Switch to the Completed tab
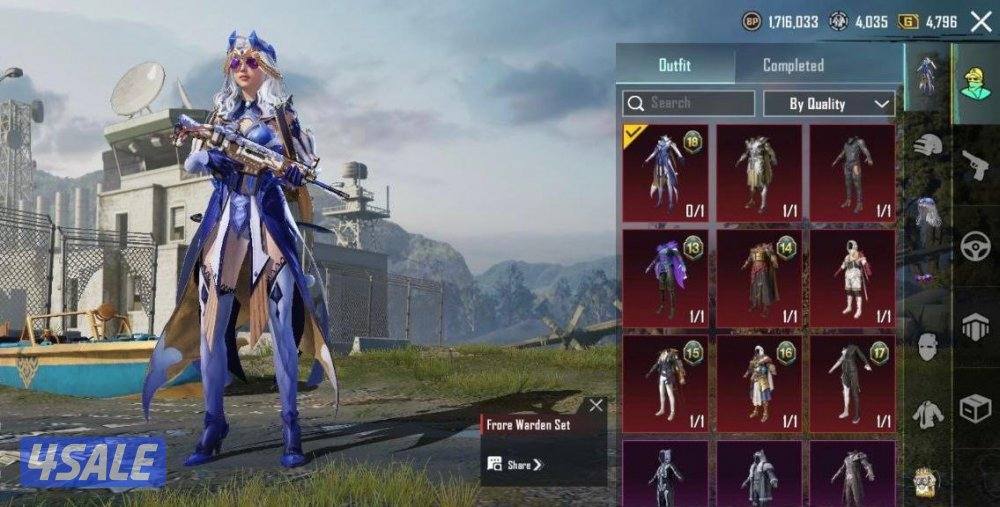The height and width of the screenshot is (507, 1000). (x=793, y=65)
